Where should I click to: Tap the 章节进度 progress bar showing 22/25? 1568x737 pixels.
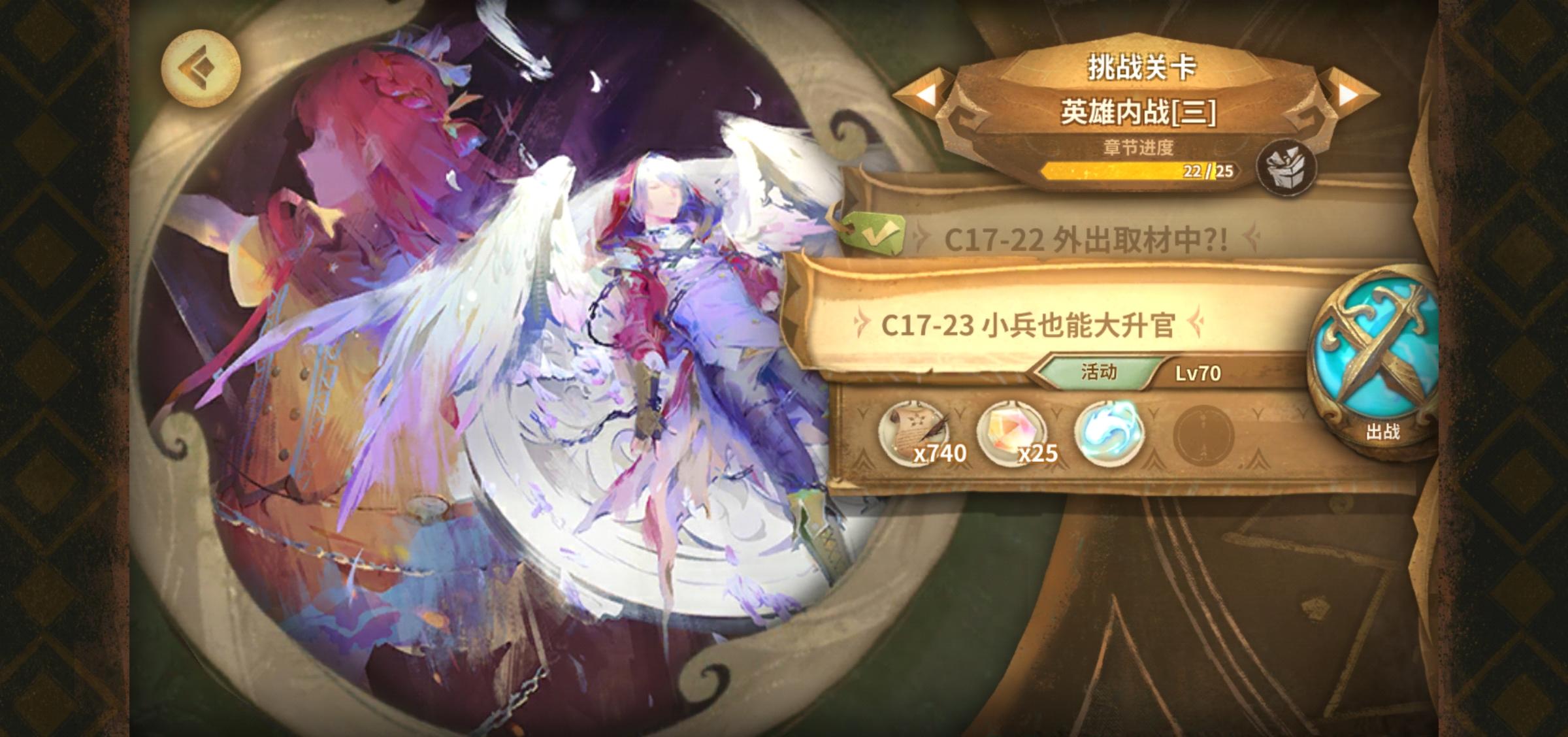coord(1140,172)
